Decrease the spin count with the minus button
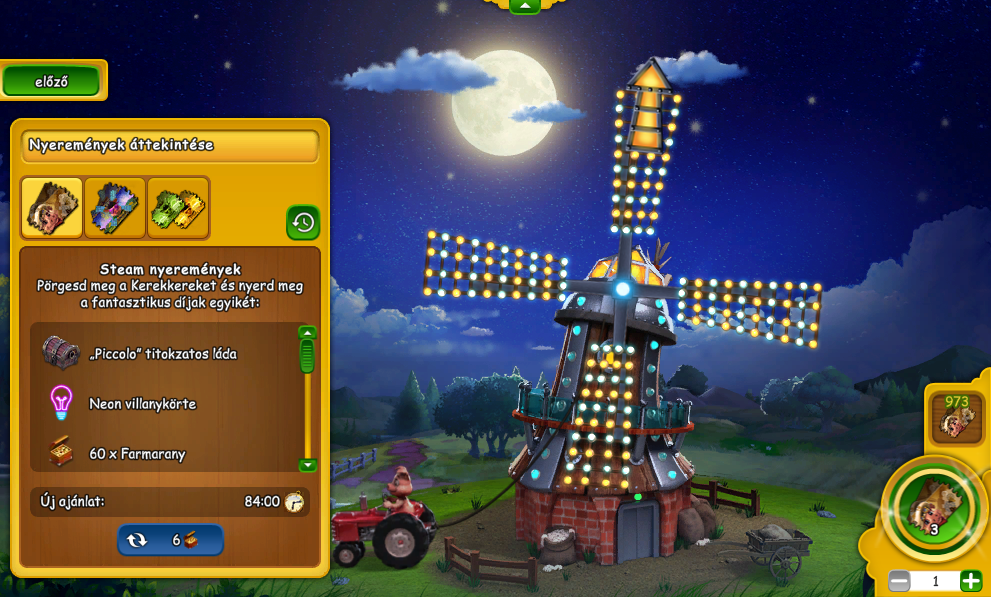 899,581
